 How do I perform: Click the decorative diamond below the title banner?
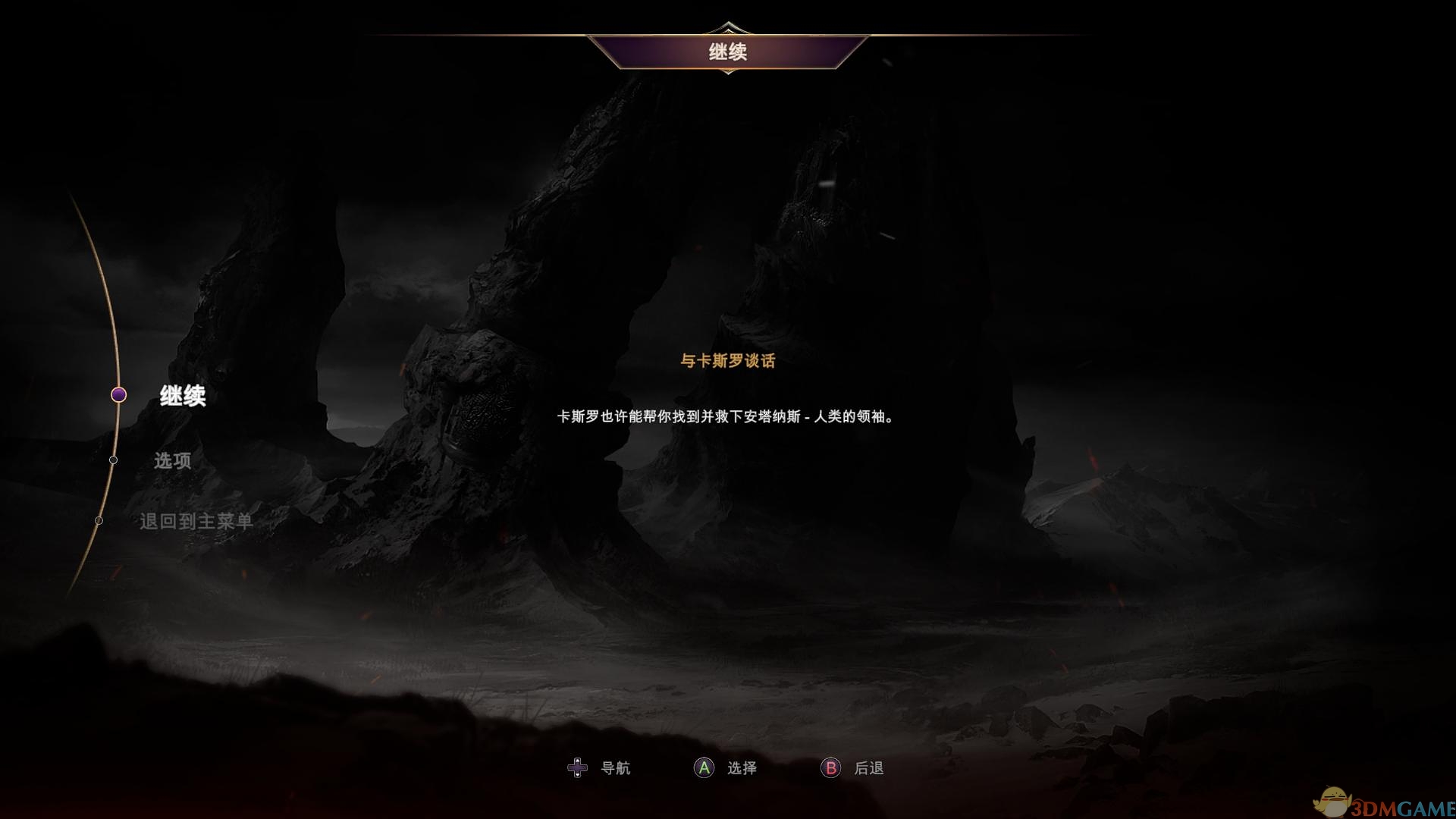point(729,72)
